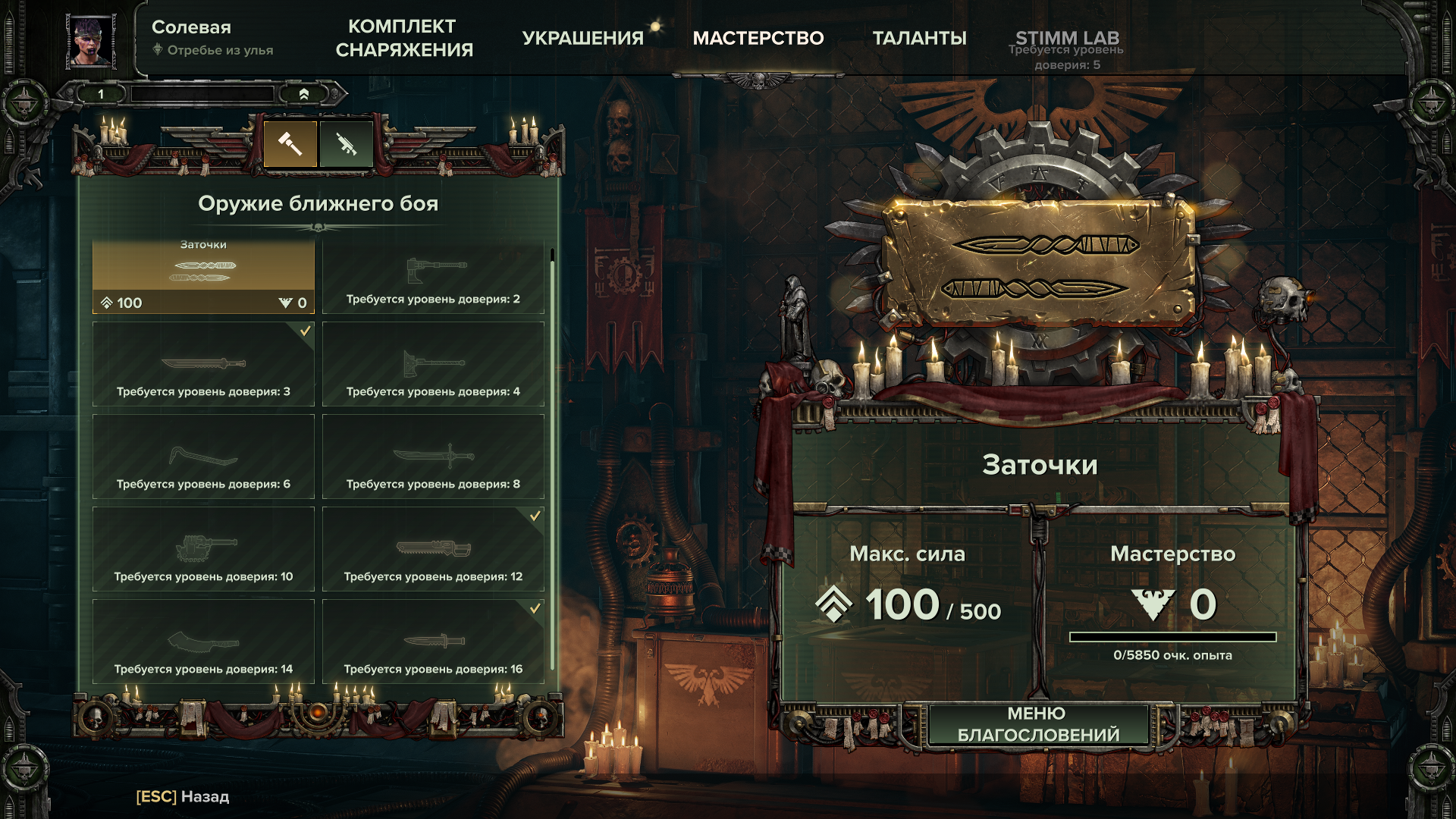Choose the weapon requiring trust level 2
The height and width of the screenshot is (819, 1456).
pos(433,277)
